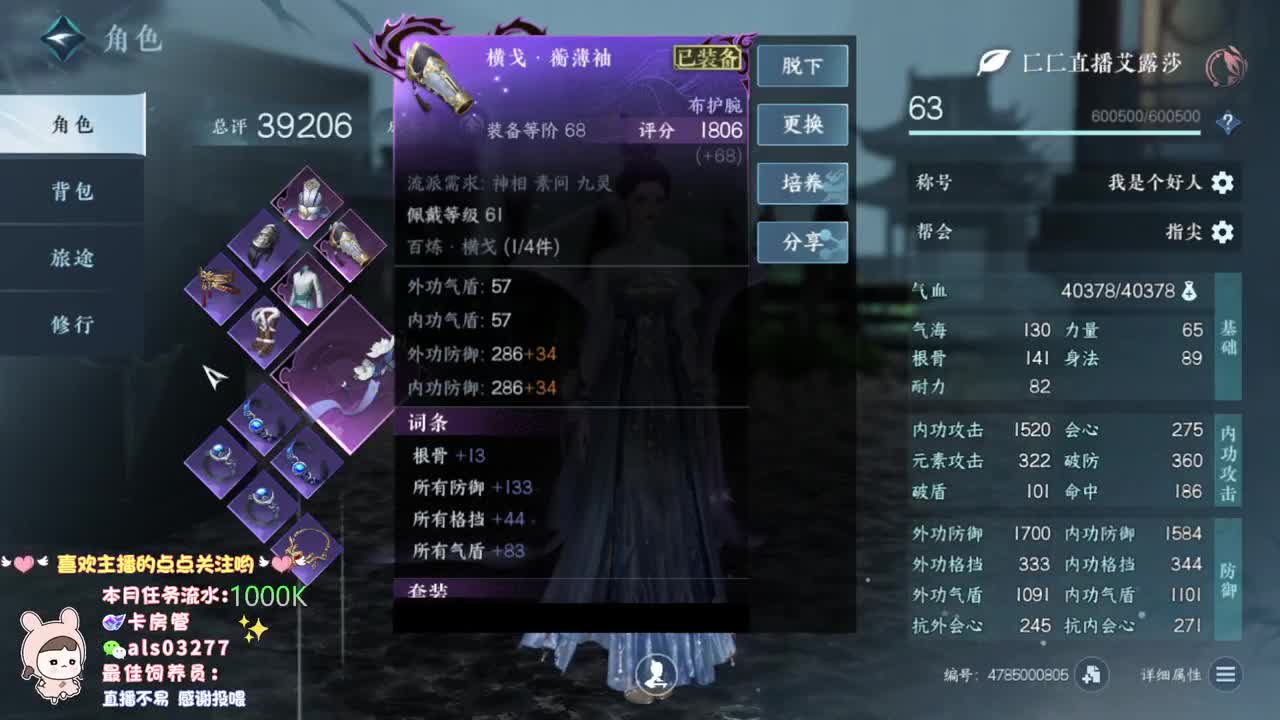
Task: Click the 分享 share button
Action: click(x=802, y=241)
